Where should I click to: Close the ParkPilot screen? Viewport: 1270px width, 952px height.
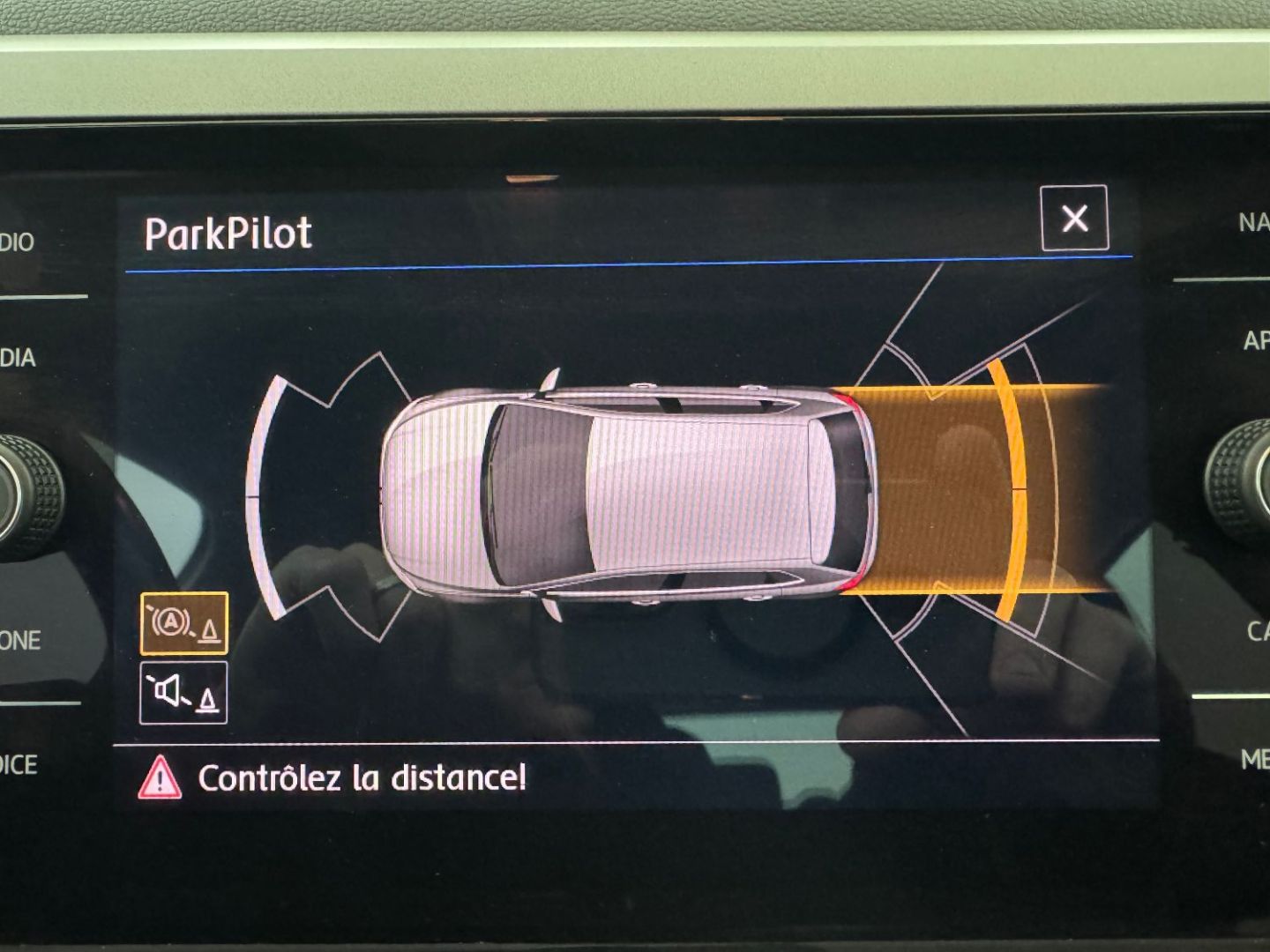(x=1073, y=219)
